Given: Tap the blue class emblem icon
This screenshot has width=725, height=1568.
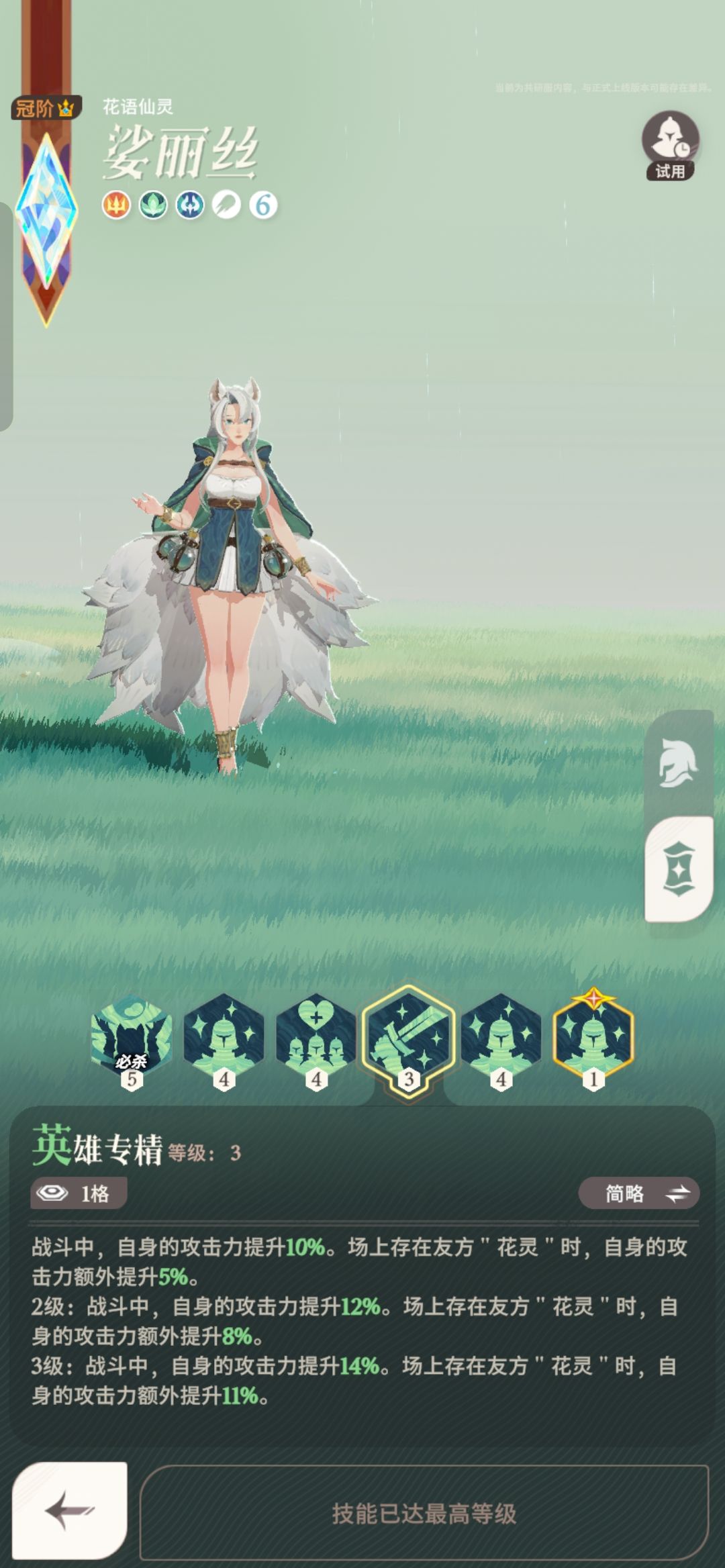Looking at the screenshot, I should pos(190,205).
